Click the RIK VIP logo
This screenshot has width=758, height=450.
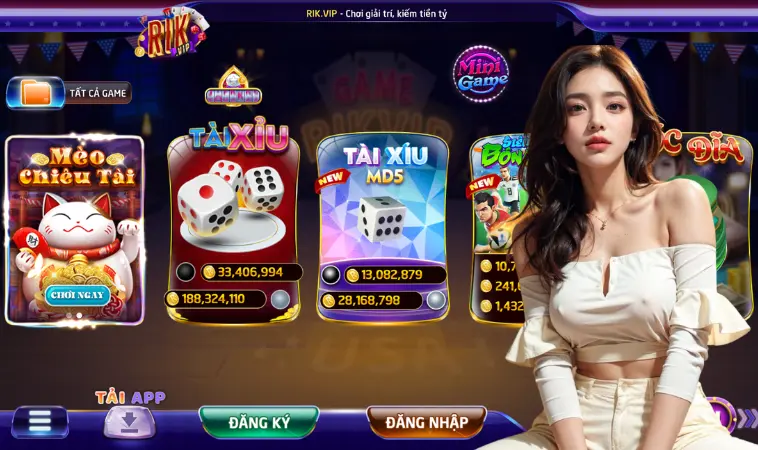[x=172, y=35]
